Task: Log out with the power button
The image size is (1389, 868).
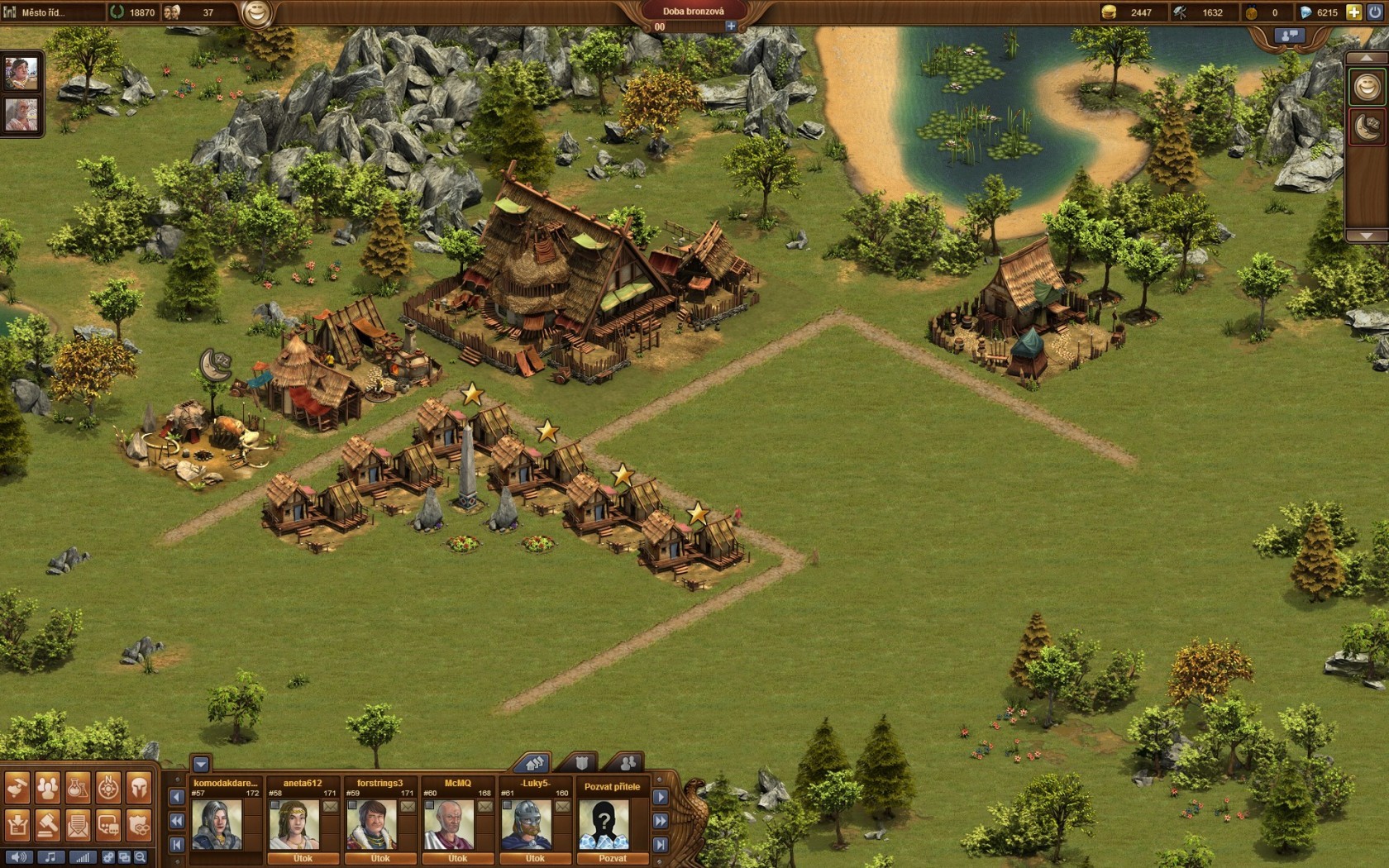Action: pyautogui.click(x=1375, y=12)
